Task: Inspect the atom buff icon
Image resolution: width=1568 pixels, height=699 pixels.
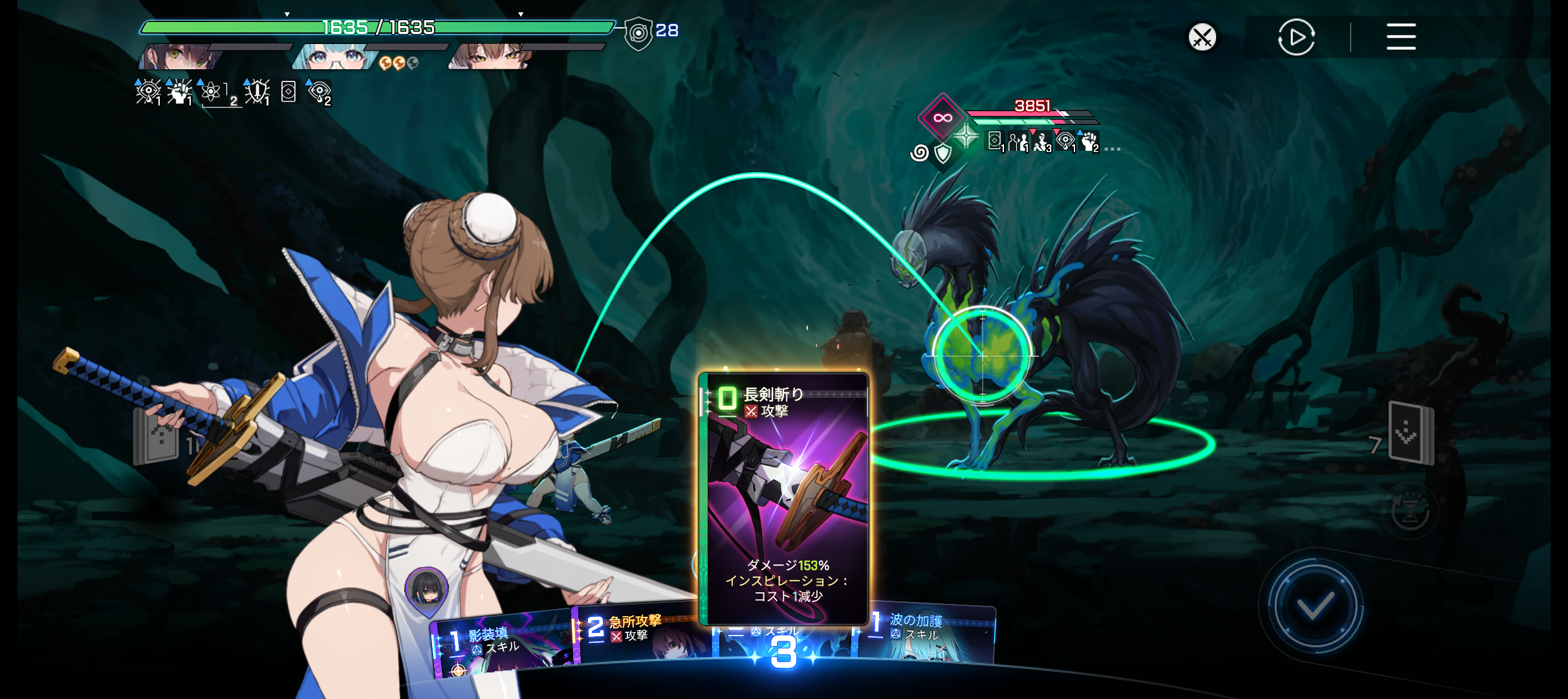Action: point(211,92)
